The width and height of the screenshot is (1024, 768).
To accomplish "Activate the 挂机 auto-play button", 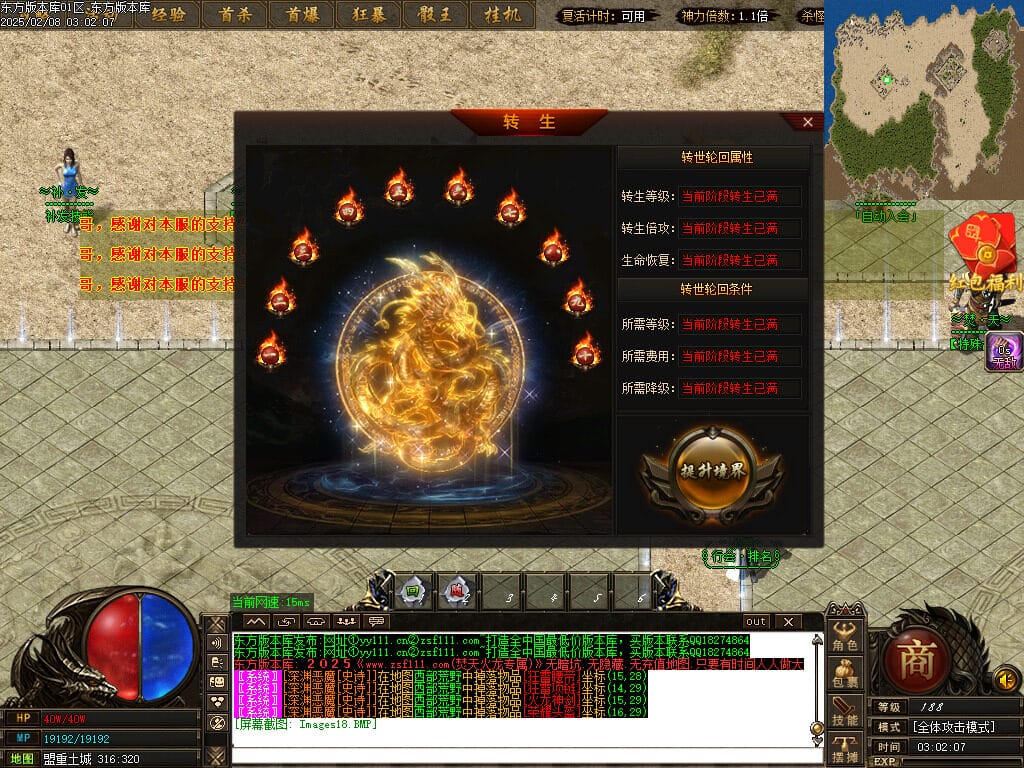I will (502, 14).
